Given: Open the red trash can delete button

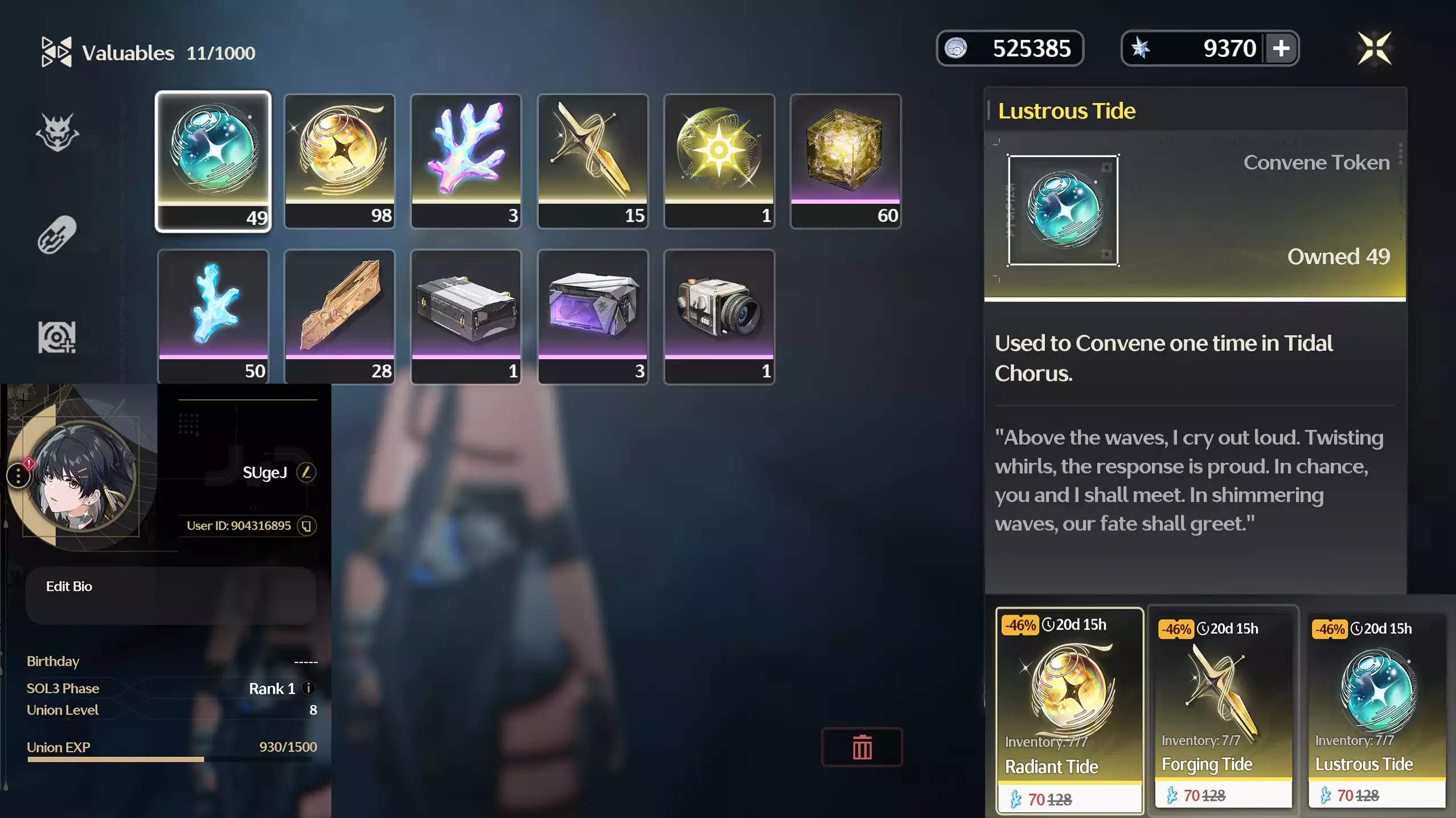Looking at the screenshot, I should coord(862,747).
